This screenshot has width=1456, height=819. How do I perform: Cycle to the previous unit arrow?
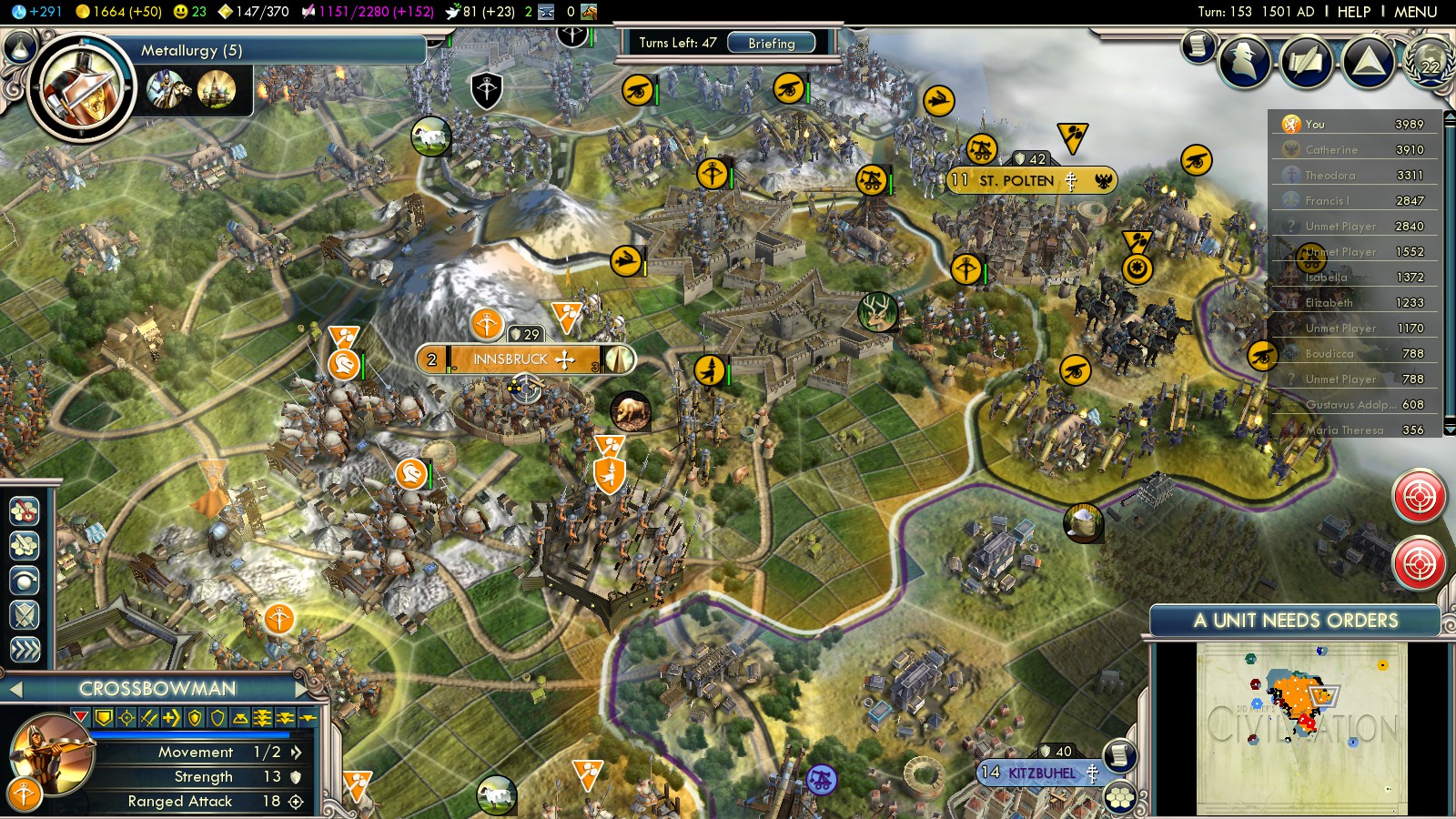click(x=15, y=690)
